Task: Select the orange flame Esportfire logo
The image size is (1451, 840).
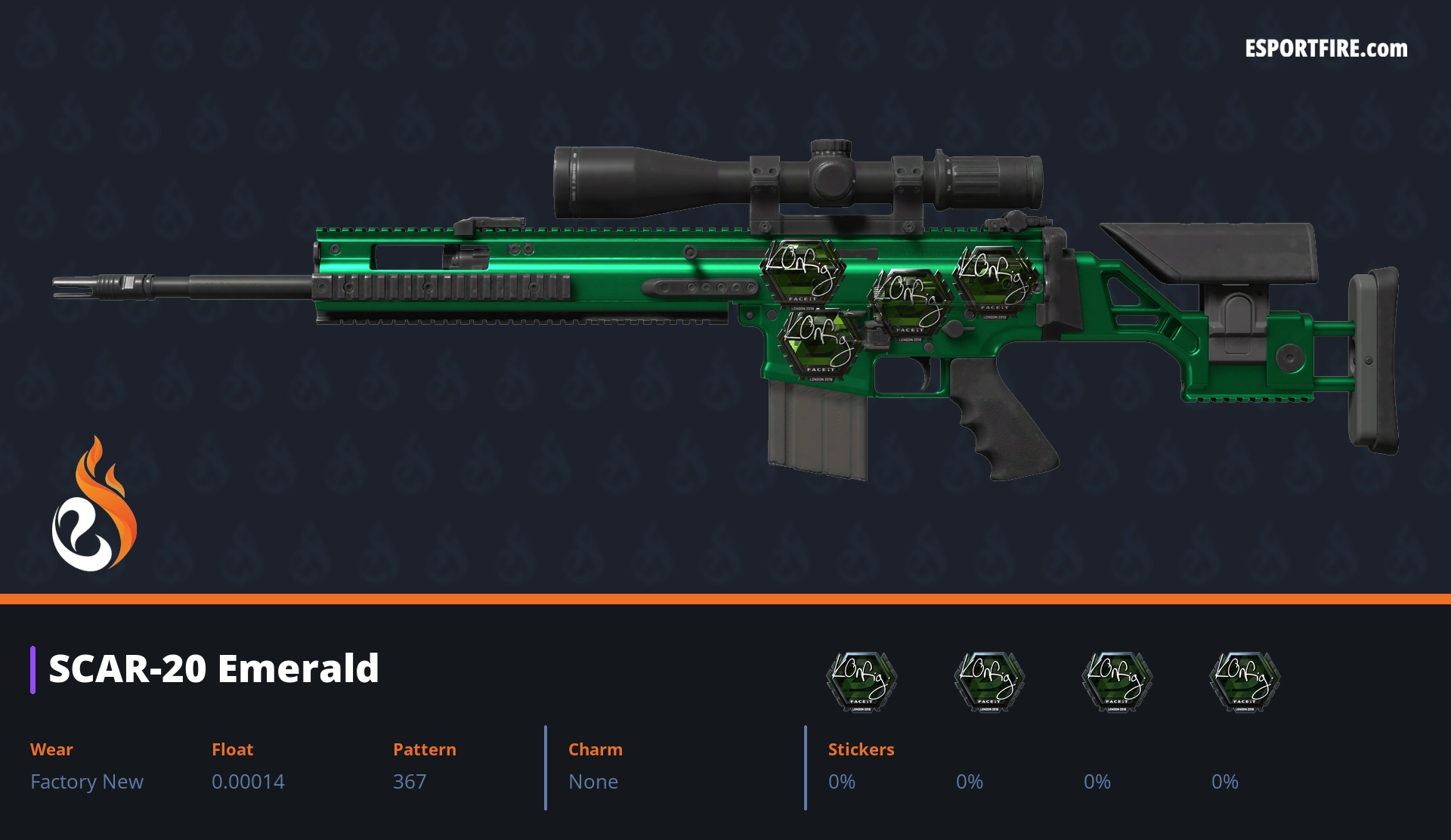Action: click(x=94, y=505)
